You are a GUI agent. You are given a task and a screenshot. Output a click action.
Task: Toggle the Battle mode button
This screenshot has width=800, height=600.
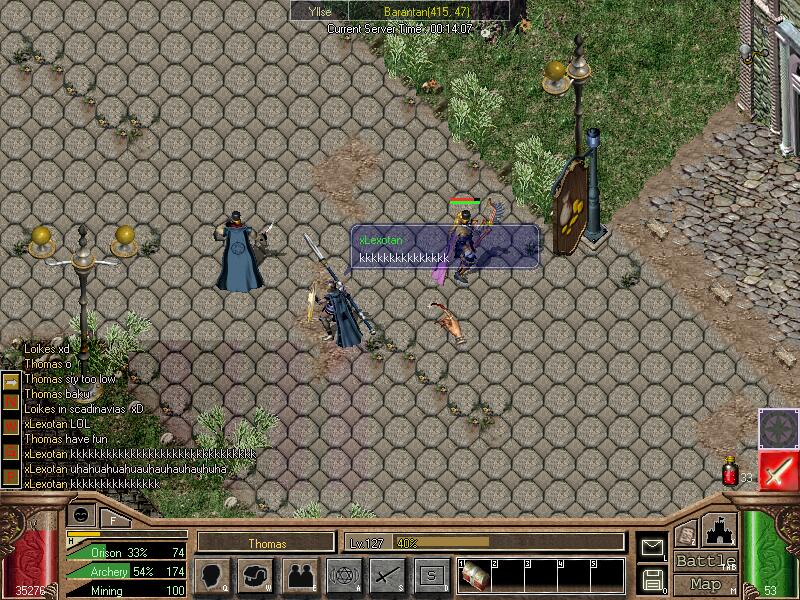click(706, 561)
